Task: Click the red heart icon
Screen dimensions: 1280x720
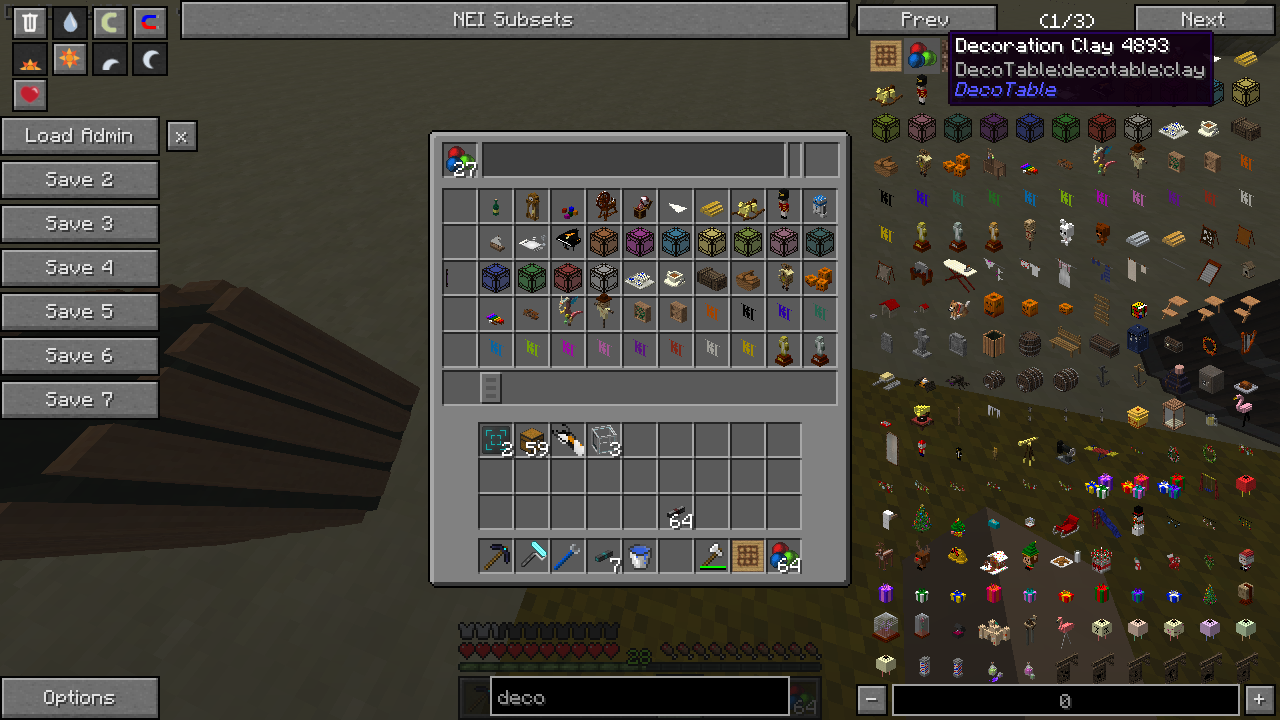Action: coord(30,95)
